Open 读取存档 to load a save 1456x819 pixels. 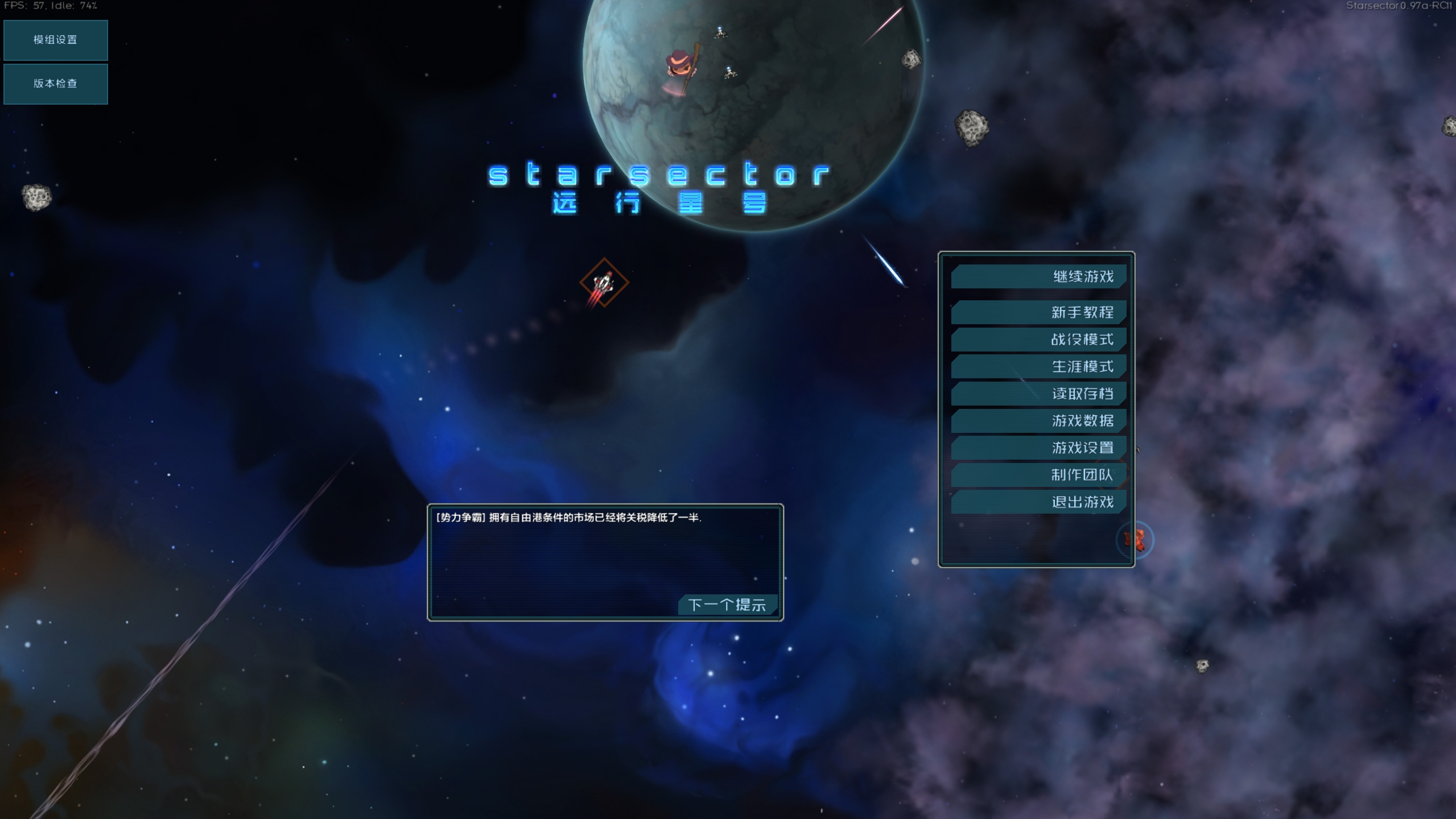(x=1038, y=394)
